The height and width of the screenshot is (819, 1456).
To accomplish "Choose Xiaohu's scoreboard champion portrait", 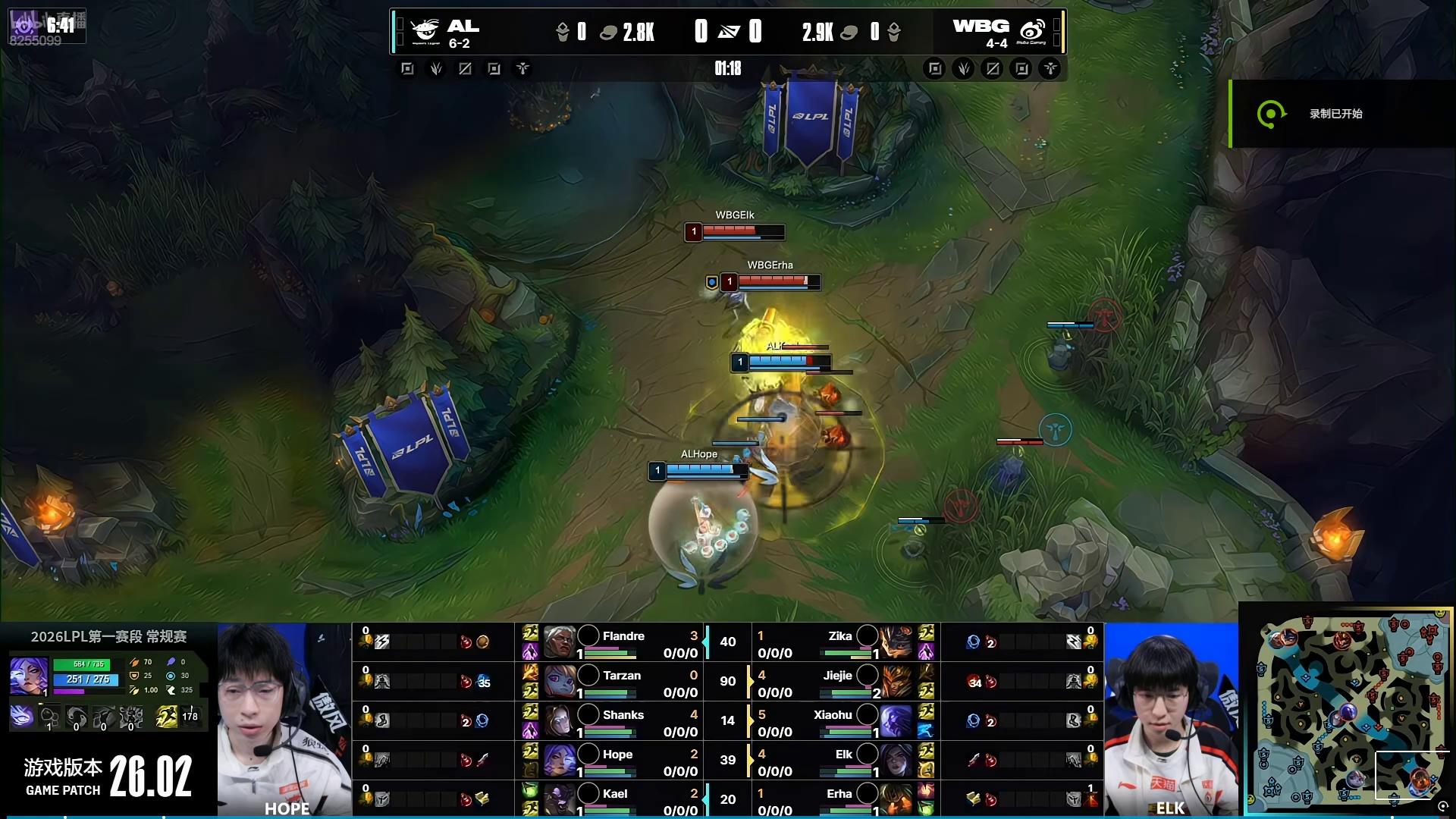I will pyautogui.click(x=896, y=721).
